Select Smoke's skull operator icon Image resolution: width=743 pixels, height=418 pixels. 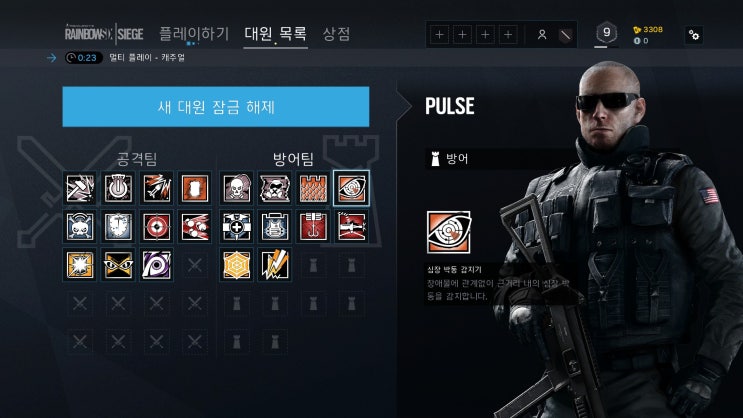[236, 188]
